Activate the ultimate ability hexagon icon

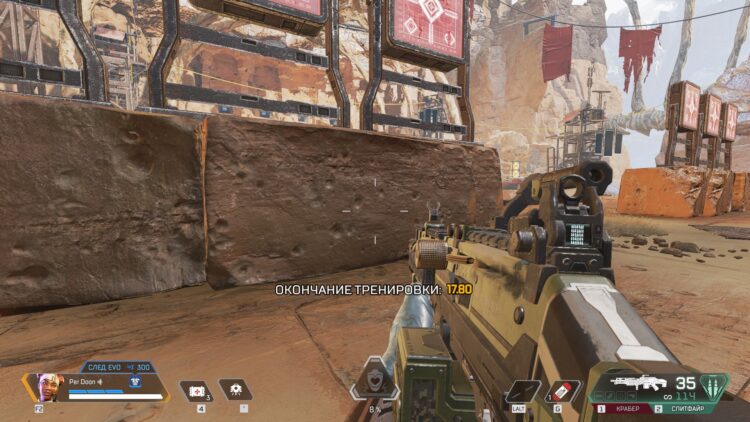(374, 381)
